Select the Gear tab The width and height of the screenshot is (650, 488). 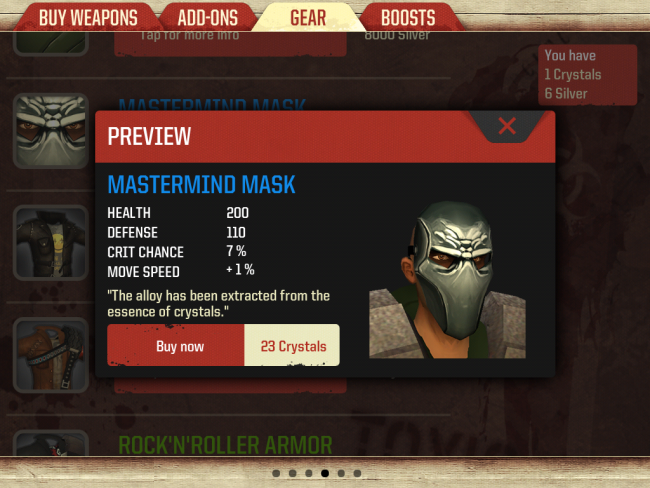point(307,17)
